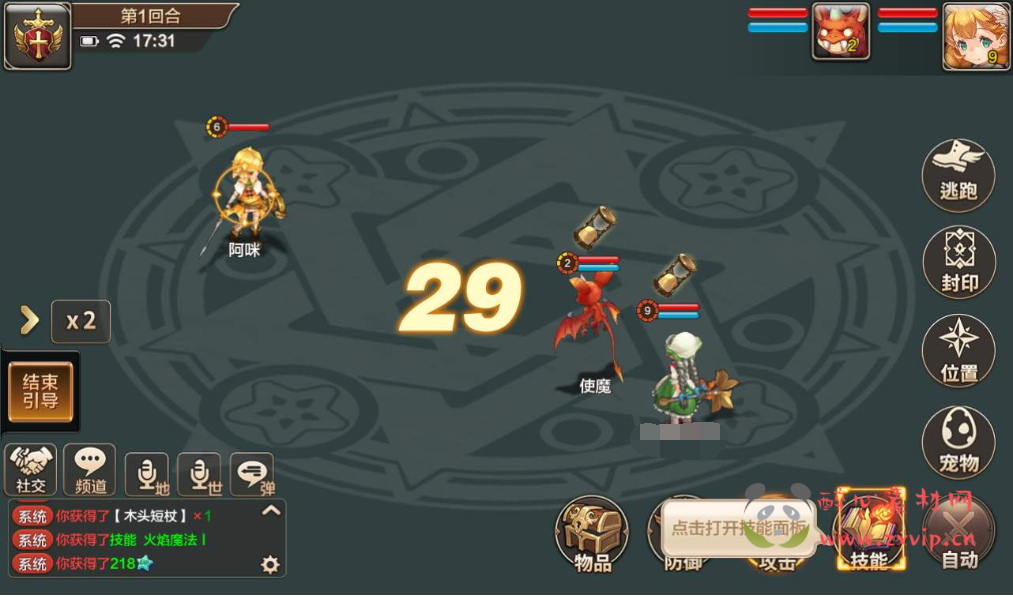Expand the side panel yellow arrow
Viewport: 1013px width, 597px height.
(x=29, y=320)
